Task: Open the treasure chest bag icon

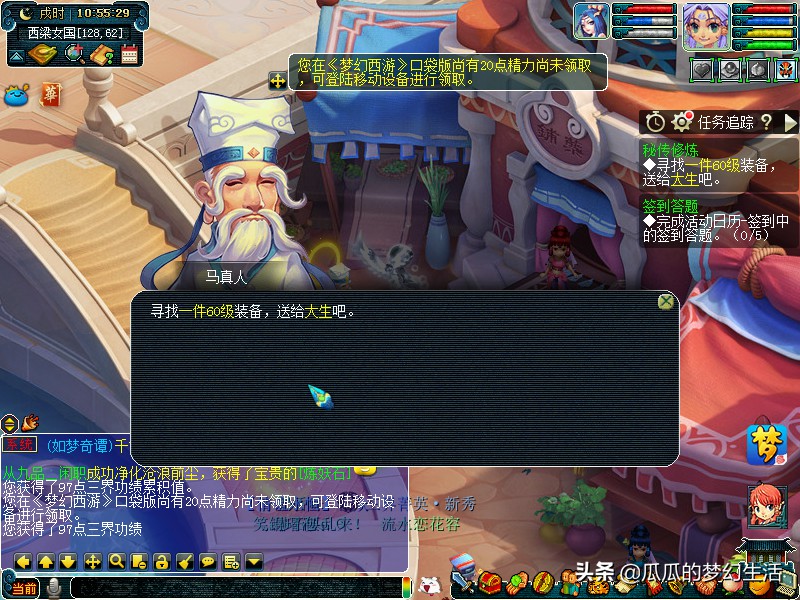Action: pos(489,580)
